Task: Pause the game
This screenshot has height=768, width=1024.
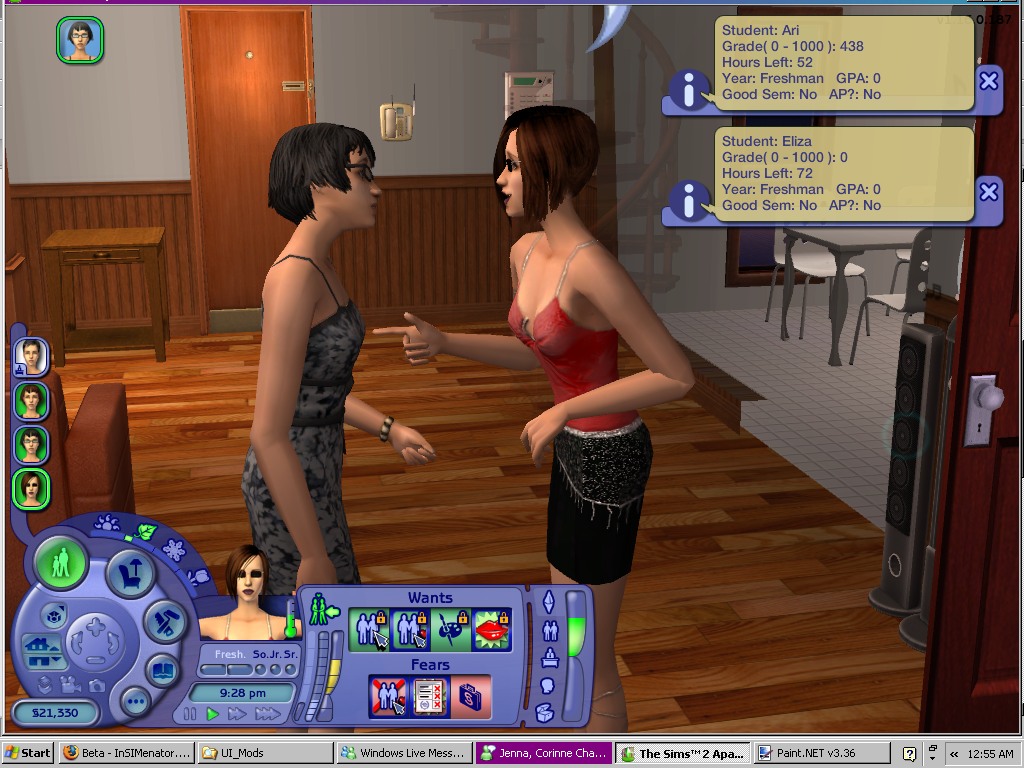Action: (x=190, y=714)
